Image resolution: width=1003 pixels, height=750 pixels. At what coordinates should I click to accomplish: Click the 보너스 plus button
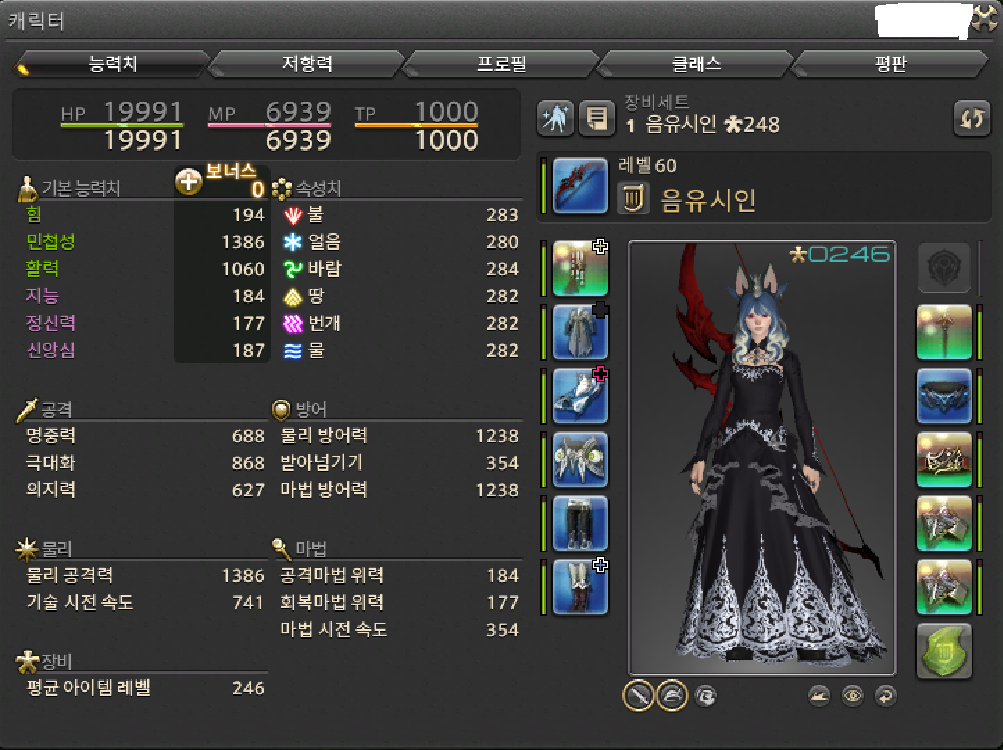(189, 183)
